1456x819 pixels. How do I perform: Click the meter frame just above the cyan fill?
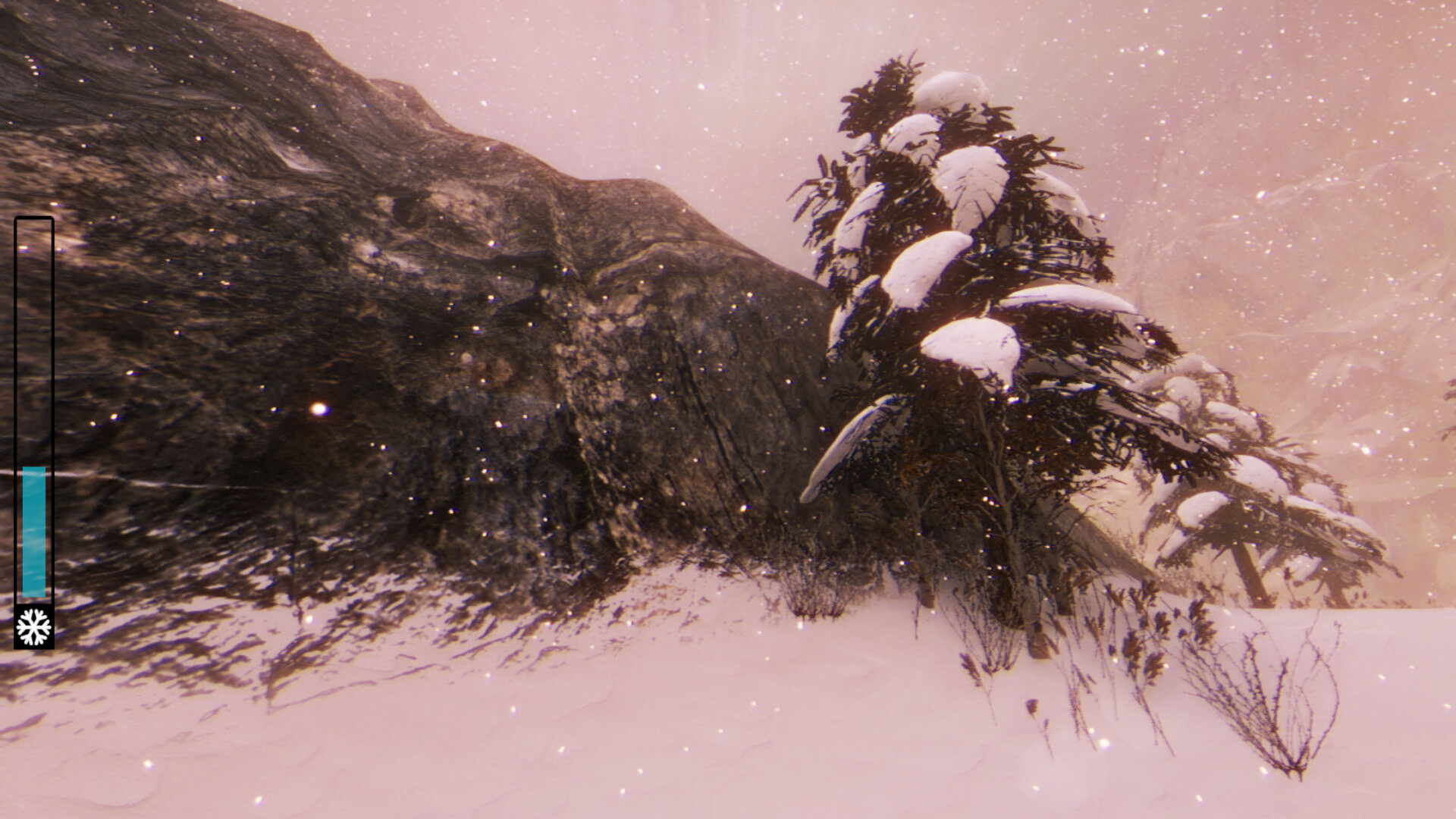[x=34, y=455]
